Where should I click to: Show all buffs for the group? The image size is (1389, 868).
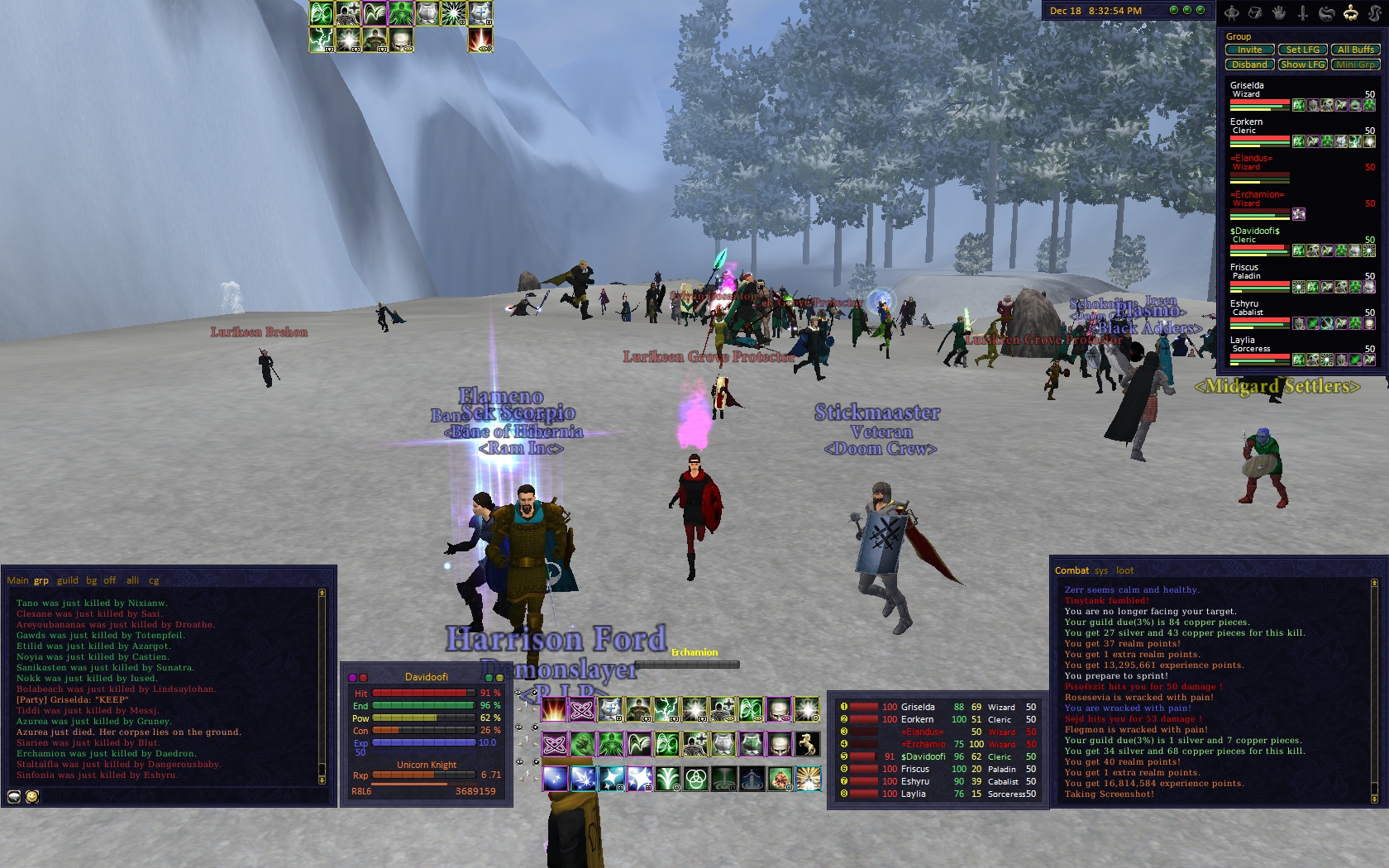1355,50
